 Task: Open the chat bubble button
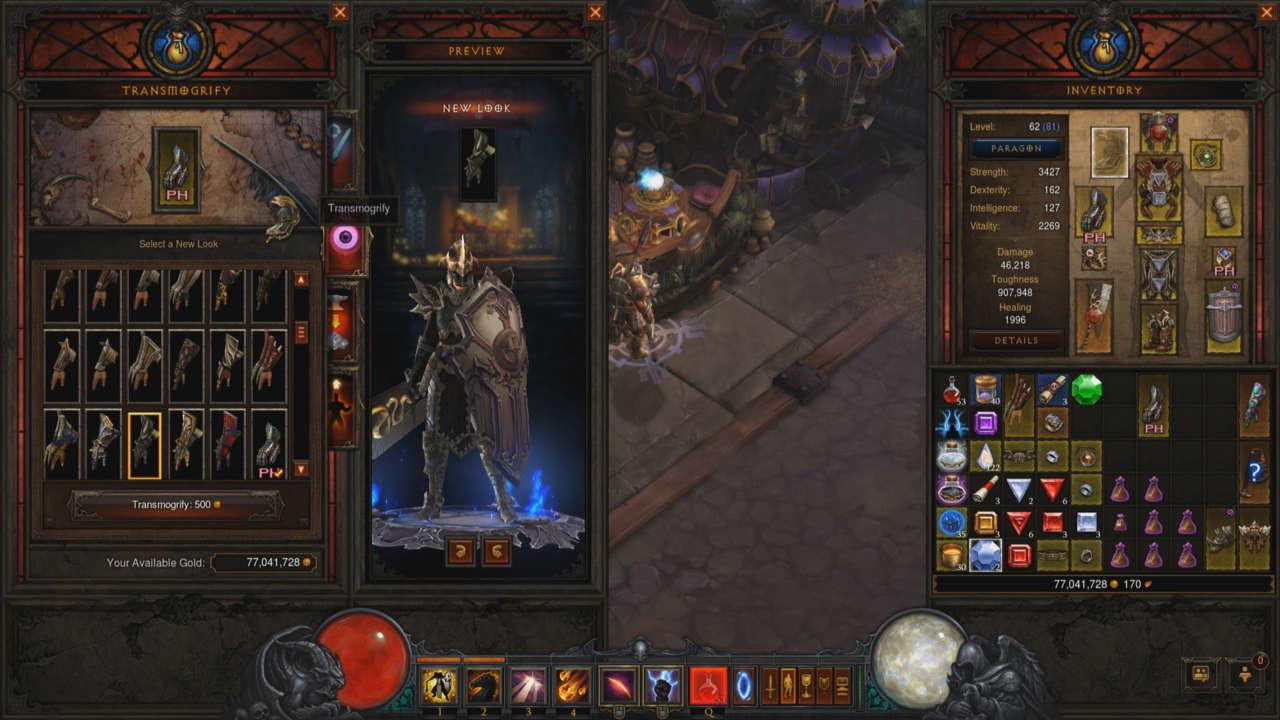point(1198,675)
